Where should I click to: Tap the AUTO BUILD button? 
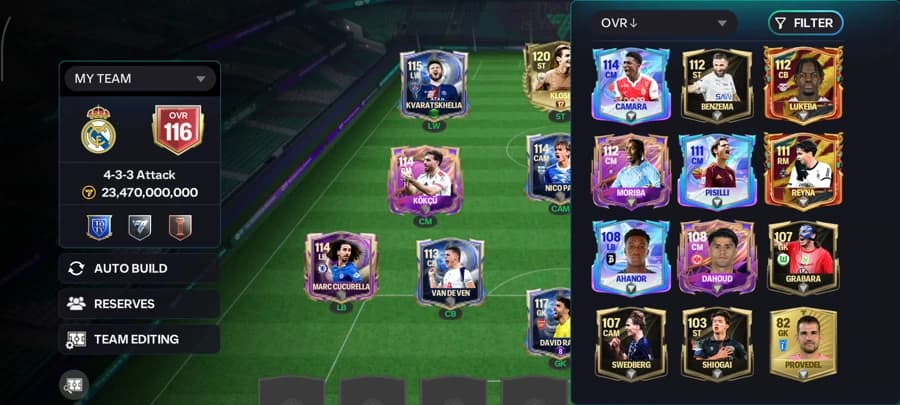(x=139, y=268)
